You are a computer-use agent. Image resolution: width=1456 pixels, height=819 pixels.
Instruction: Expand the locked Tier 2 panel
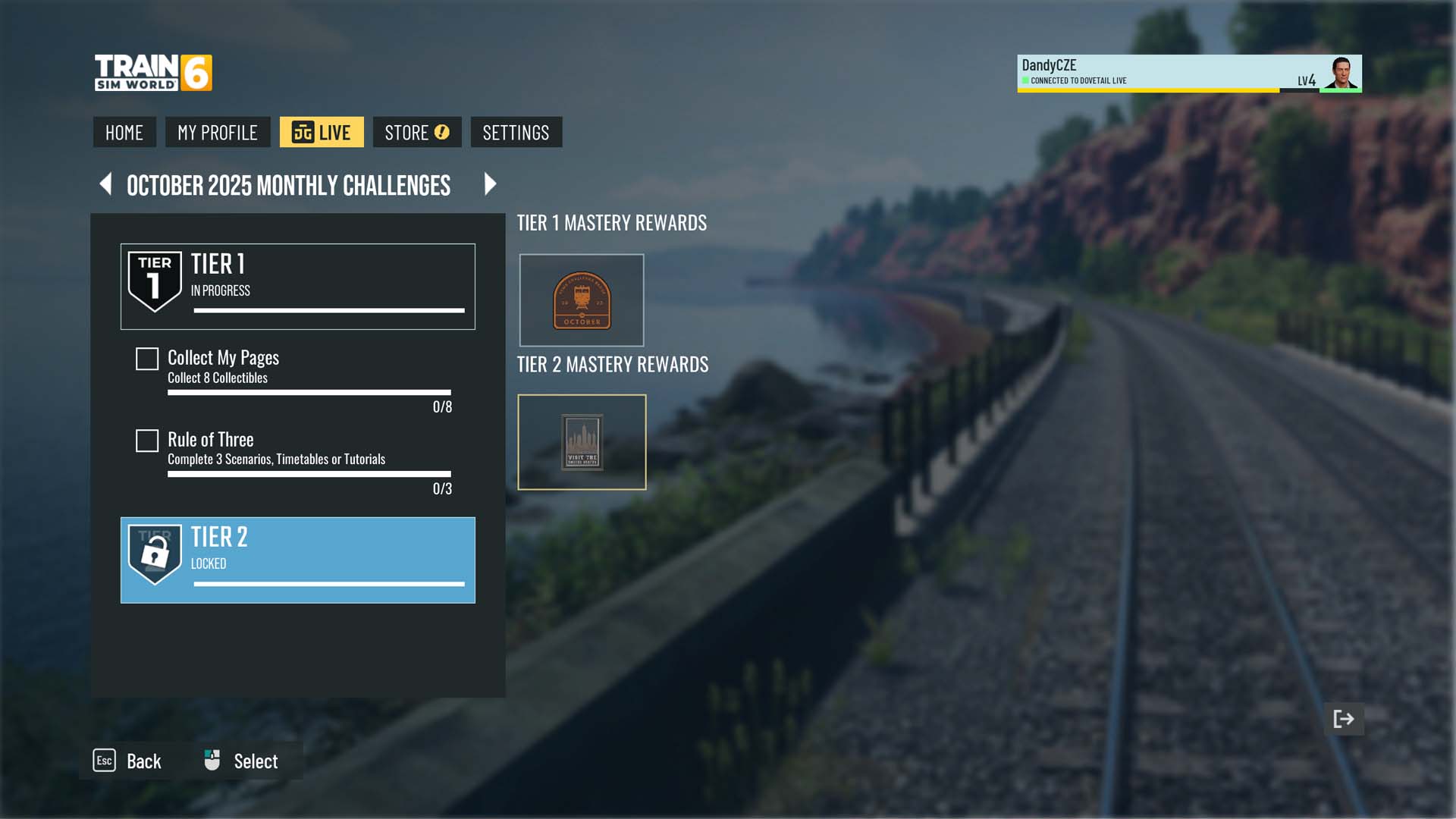[297, 560]
